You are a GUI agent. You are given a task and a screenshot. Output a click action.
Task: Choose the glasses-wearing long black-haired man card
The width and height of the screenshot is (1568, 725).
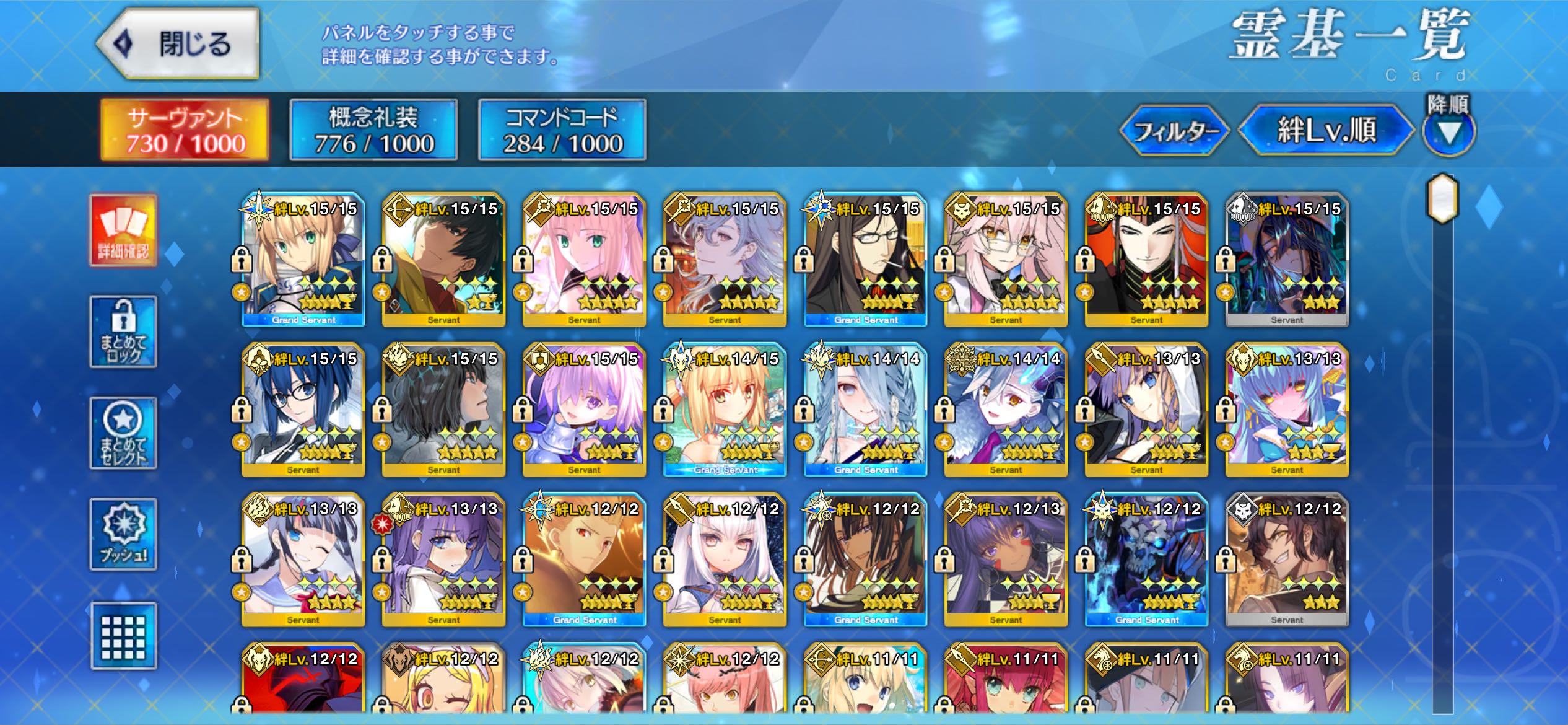(865, 260)
